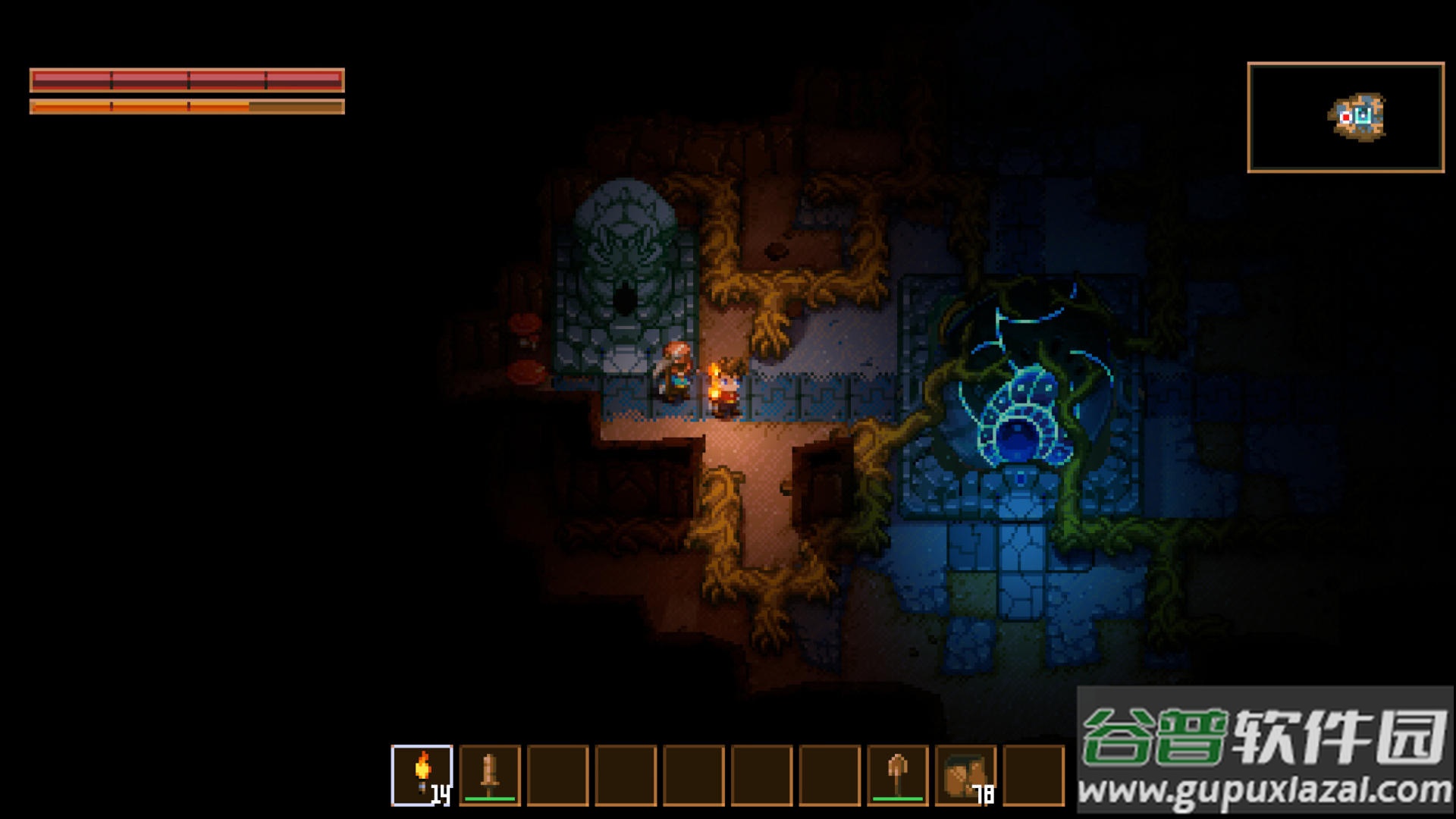Open the minimap
1456x819 pixels.
click(x=1345, y=118)
